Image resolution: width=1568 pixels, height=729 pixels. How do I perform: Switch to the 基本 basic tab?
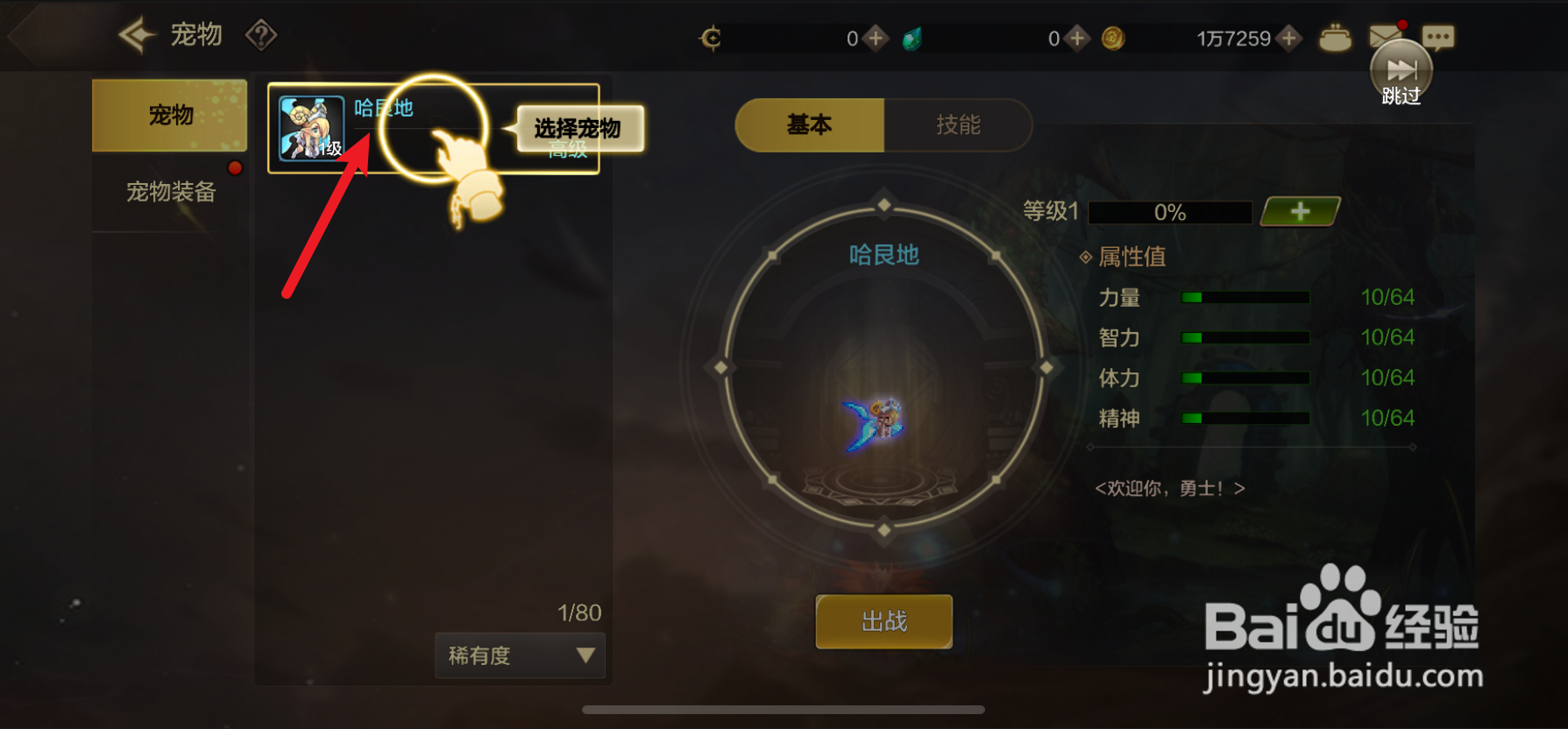tap(811, 125)
